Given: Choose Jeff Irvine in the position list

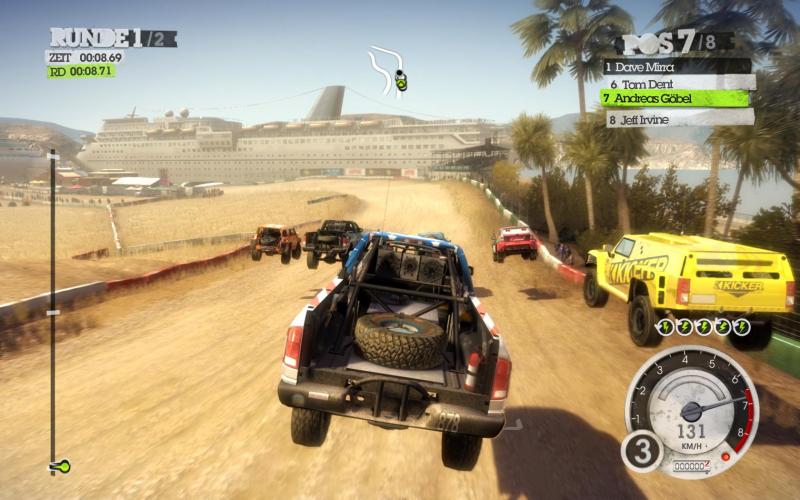Looking at the screenshot, I should point(675,117).
